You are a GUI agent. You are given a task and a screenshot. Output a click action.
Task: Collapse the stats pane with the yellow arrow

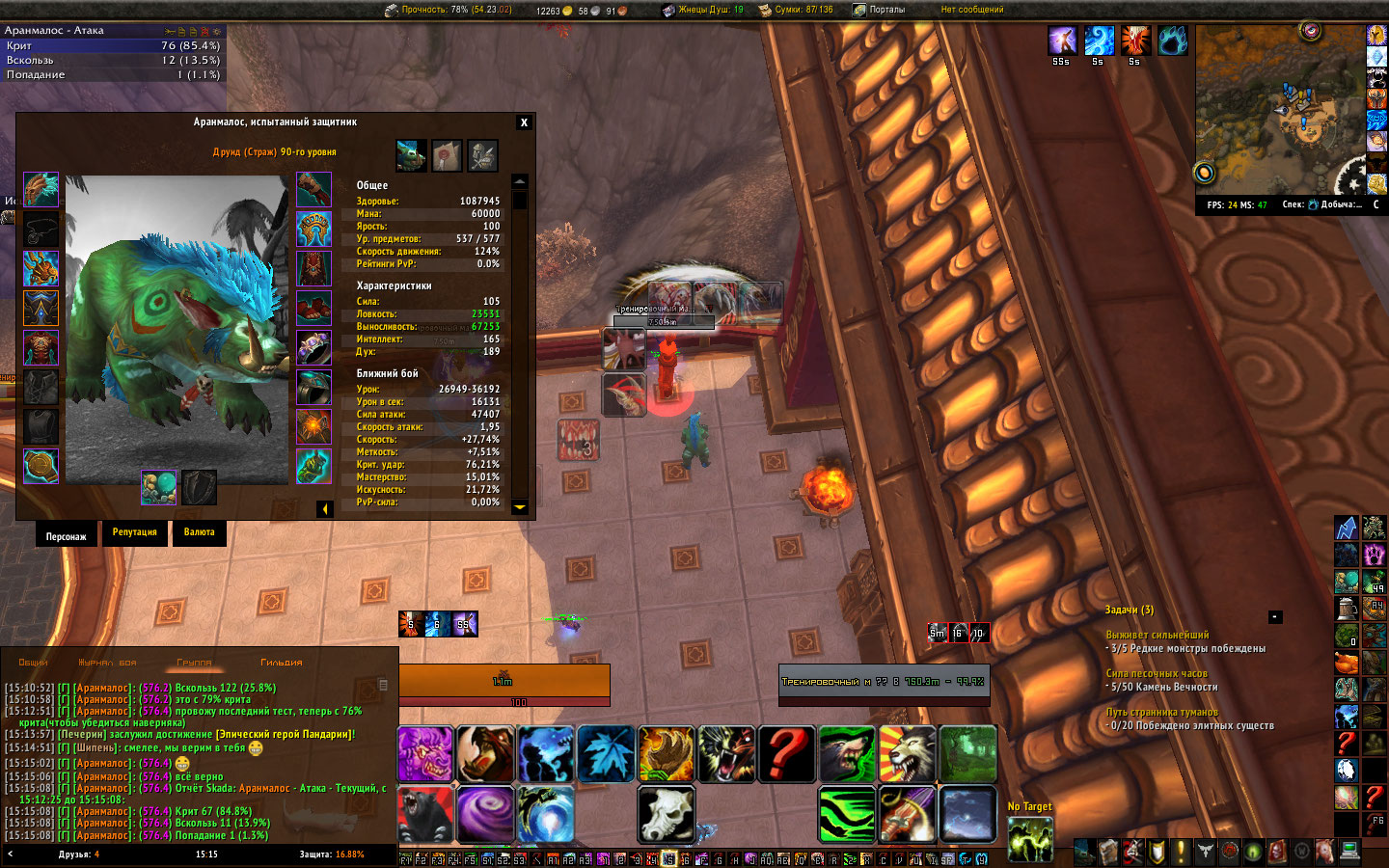click(x=325, y=508)
